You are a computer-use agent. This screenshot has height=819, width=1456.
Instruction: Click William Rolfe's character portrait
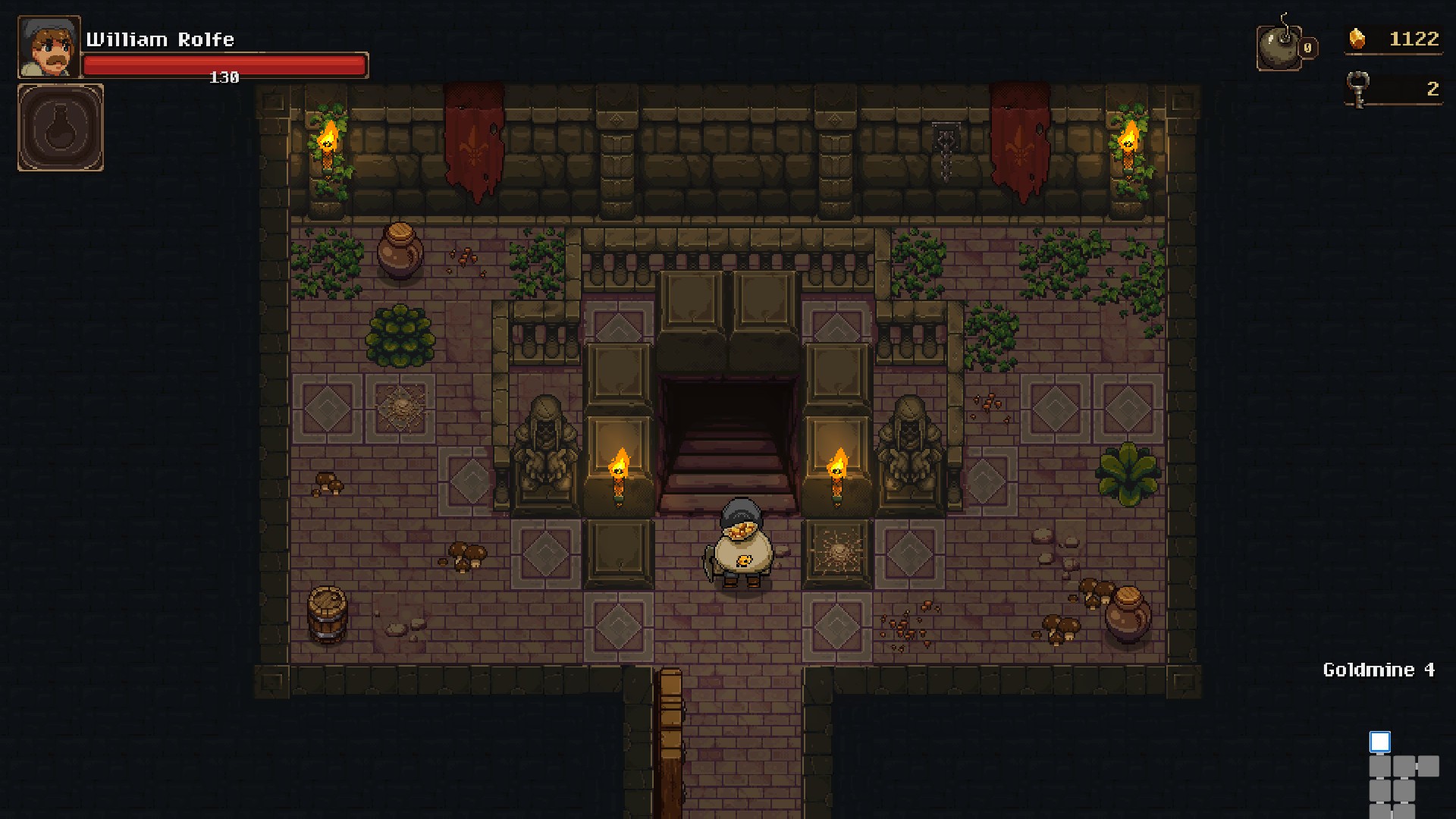point(49,47)
